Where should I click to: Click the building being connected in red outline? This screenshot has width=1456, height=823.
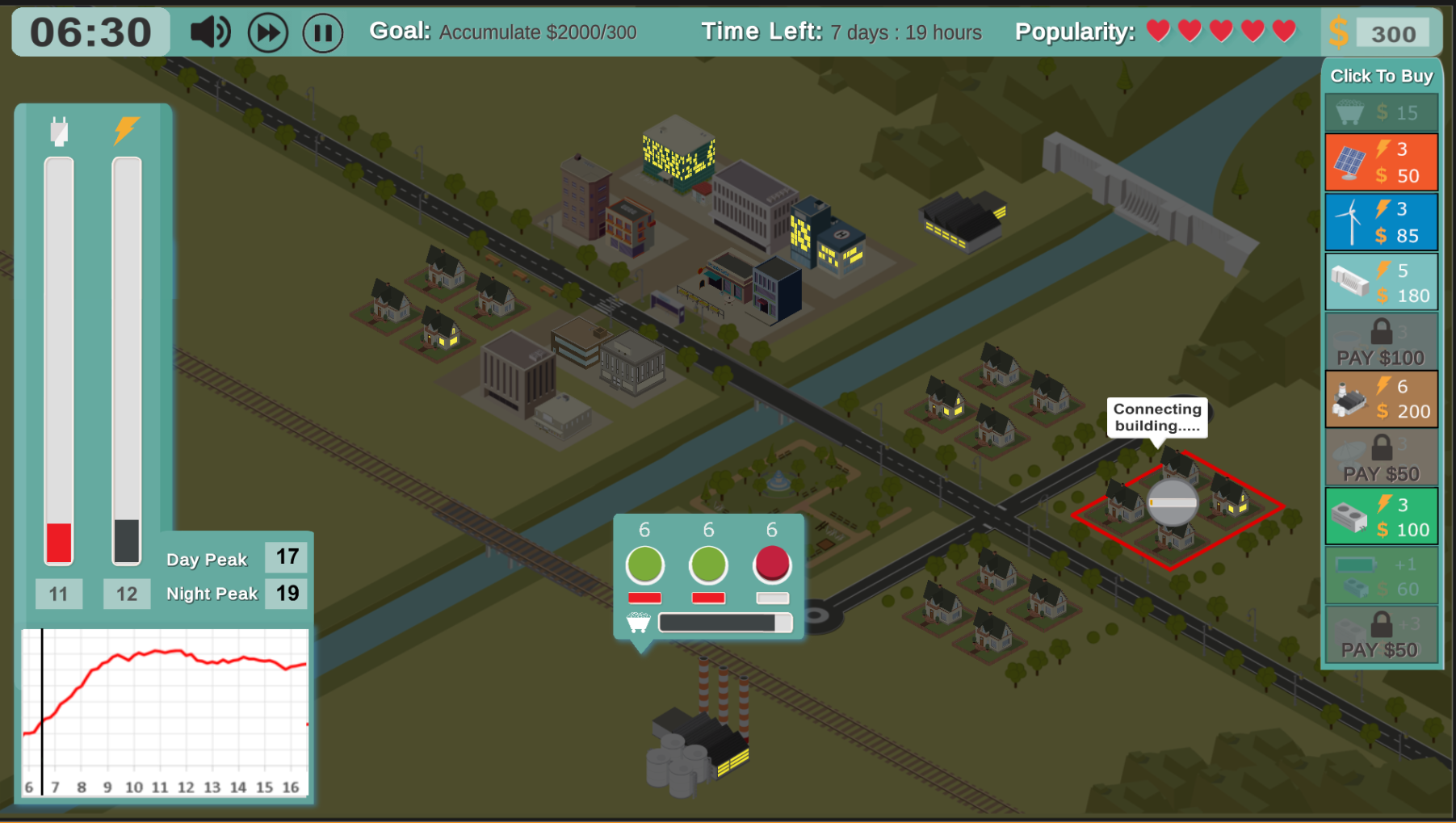1171,501
